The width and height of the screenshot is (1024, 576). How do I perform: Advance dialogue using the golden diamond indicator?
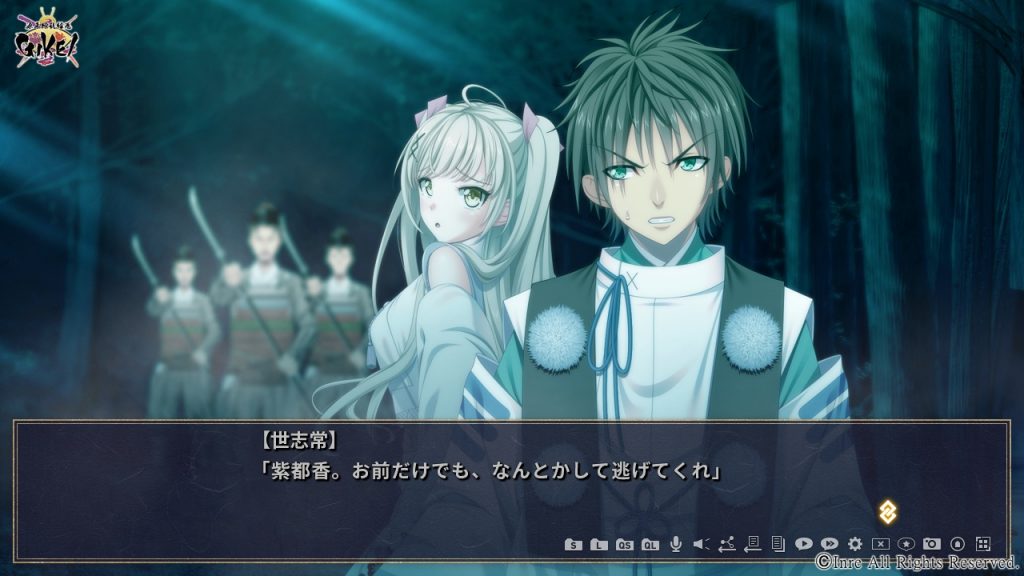887,511
